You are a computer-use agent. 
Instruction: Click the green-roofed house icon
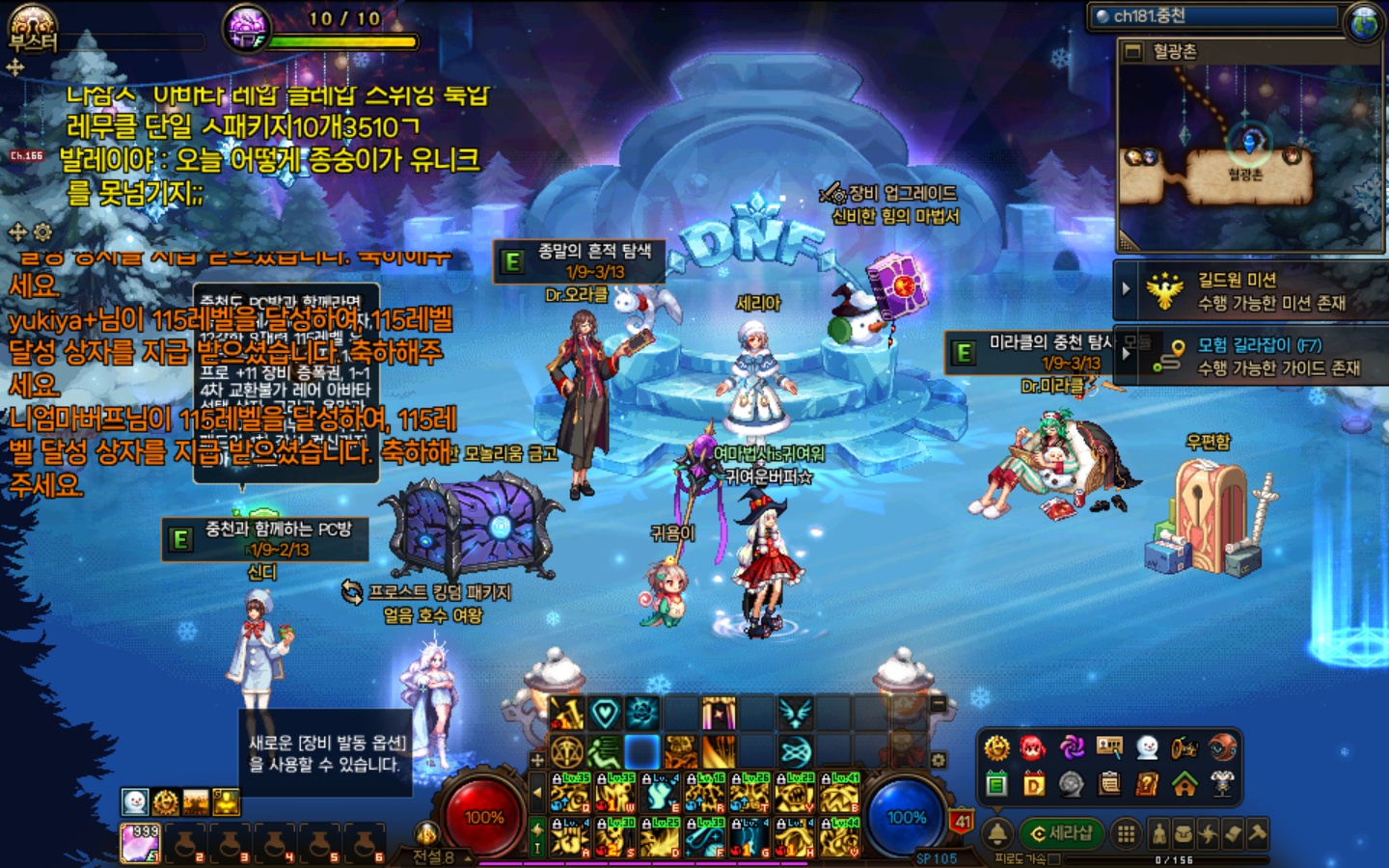1185,784
